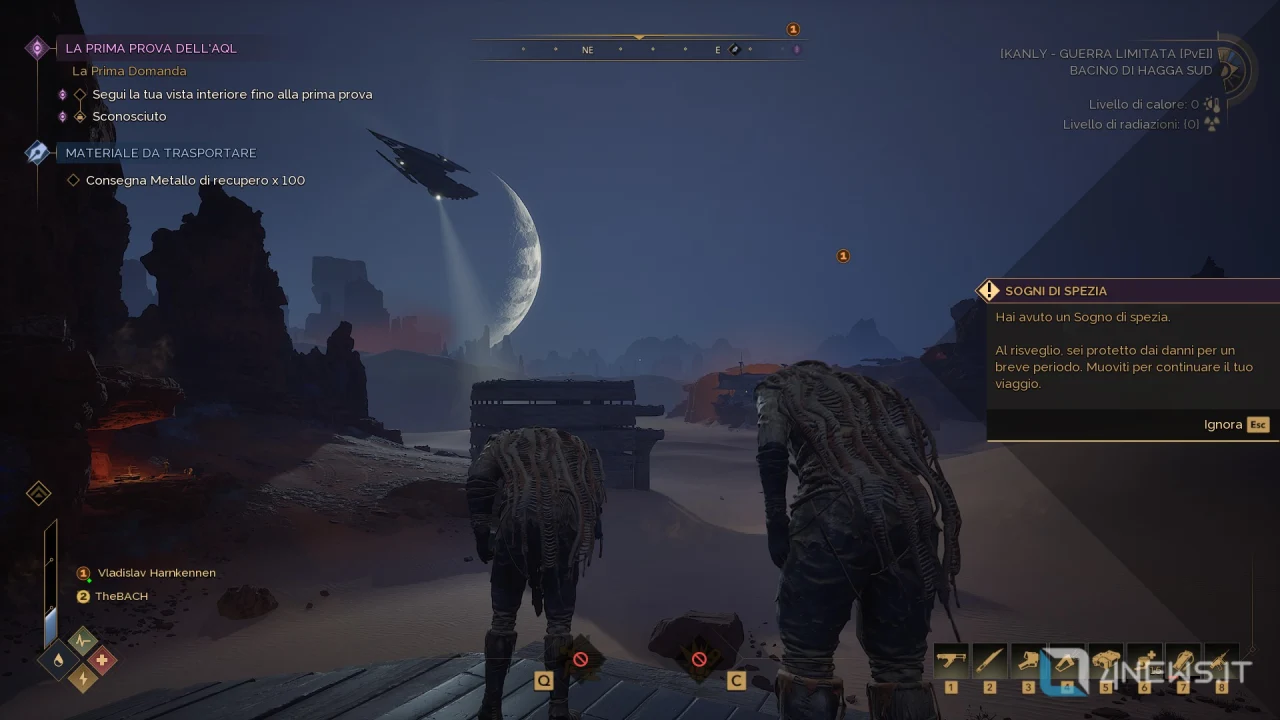1280x720 pixels.
Task: Select the pistol in hotbar slot 1
Action: pyautogui.click(x=951, y=661)
